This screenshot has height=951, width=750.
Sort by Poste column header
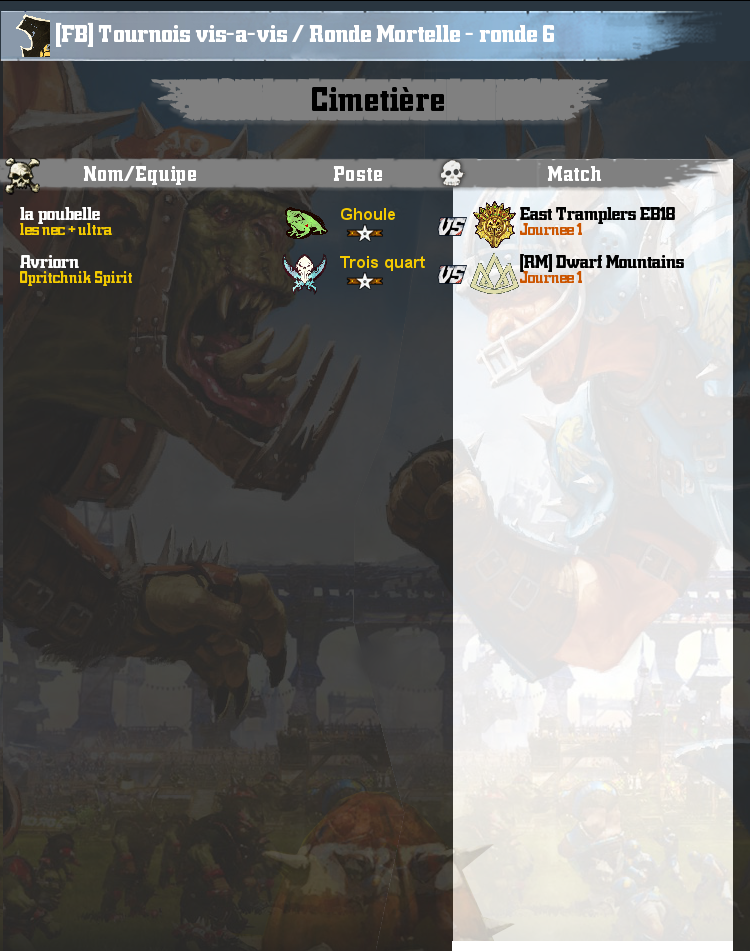358,174
